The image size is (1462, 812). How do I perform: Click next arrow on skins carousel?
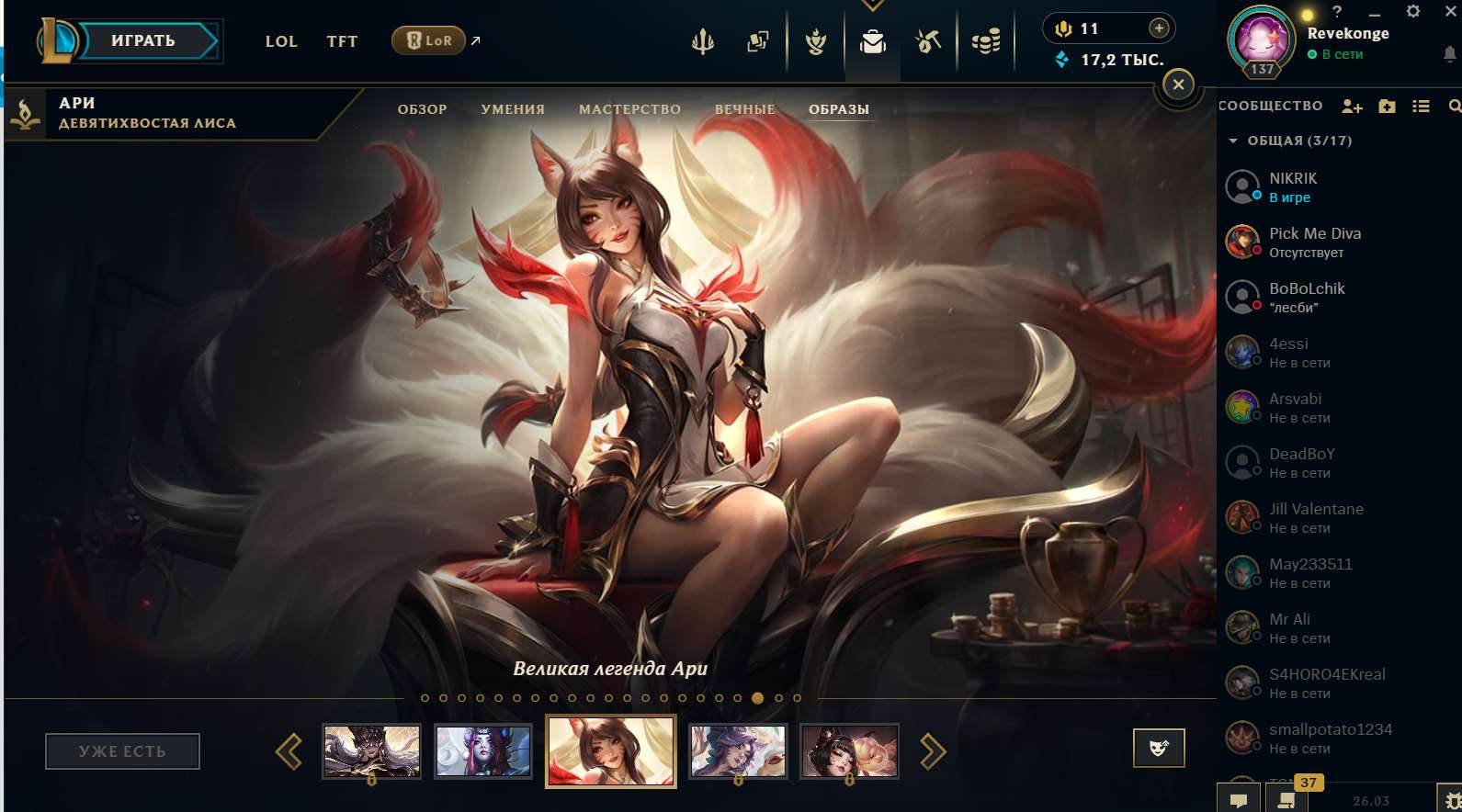935,750
